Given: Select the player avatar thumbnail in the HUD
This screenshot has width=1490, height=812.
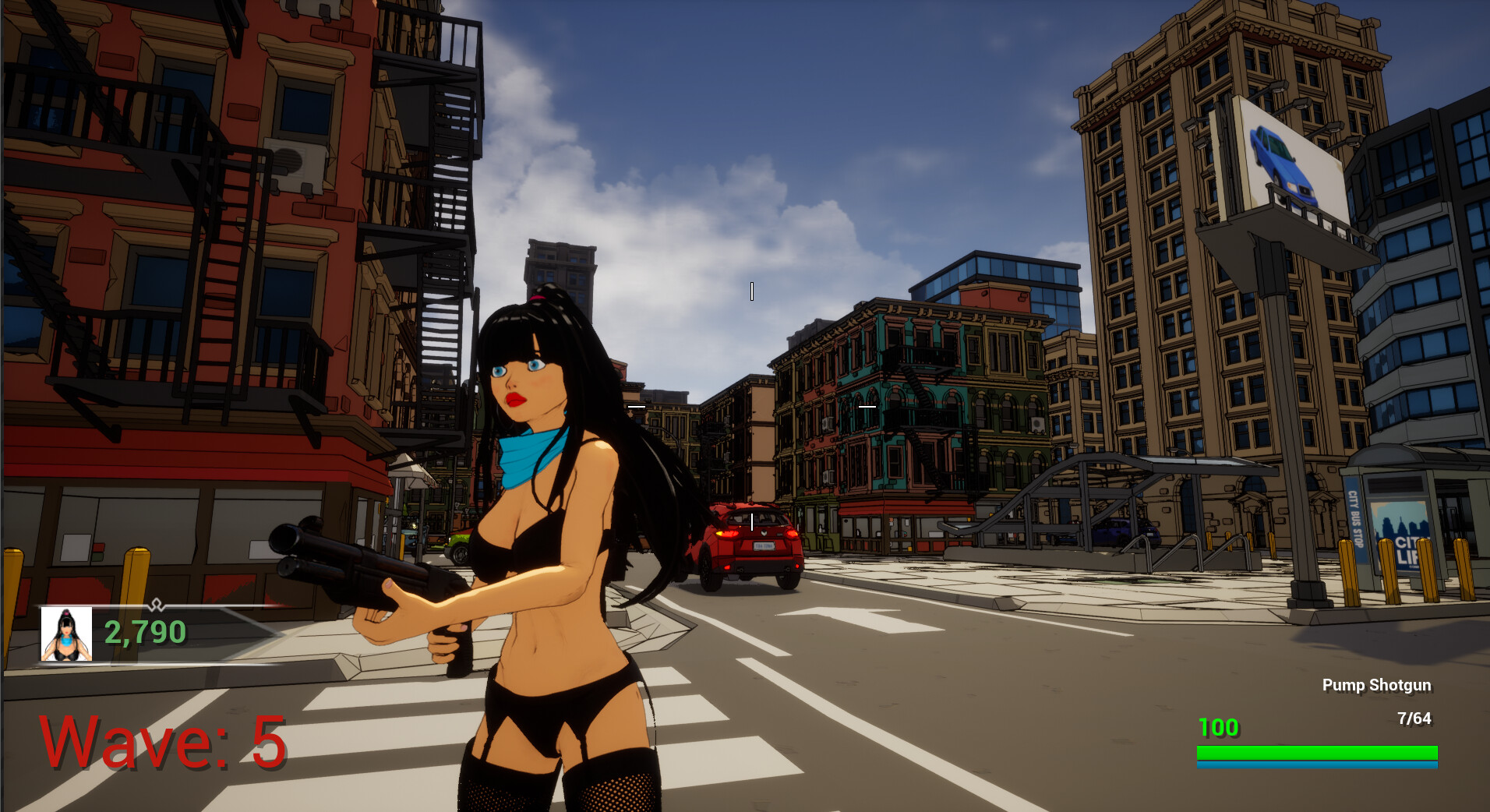Looking at the screenshot, I should 65,633.
